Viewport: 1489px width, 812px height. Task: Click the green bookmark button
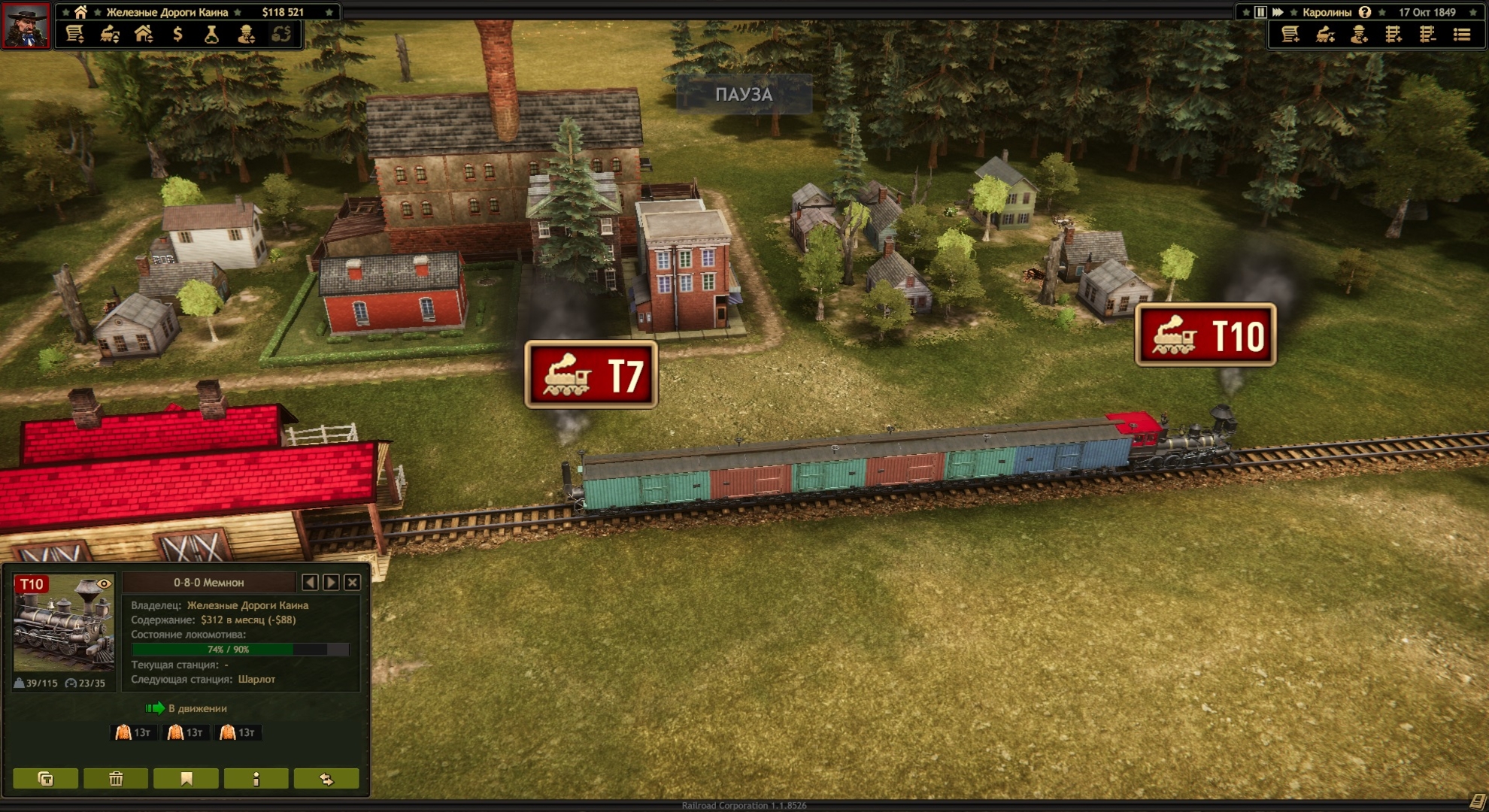click(x=186, y=779)
